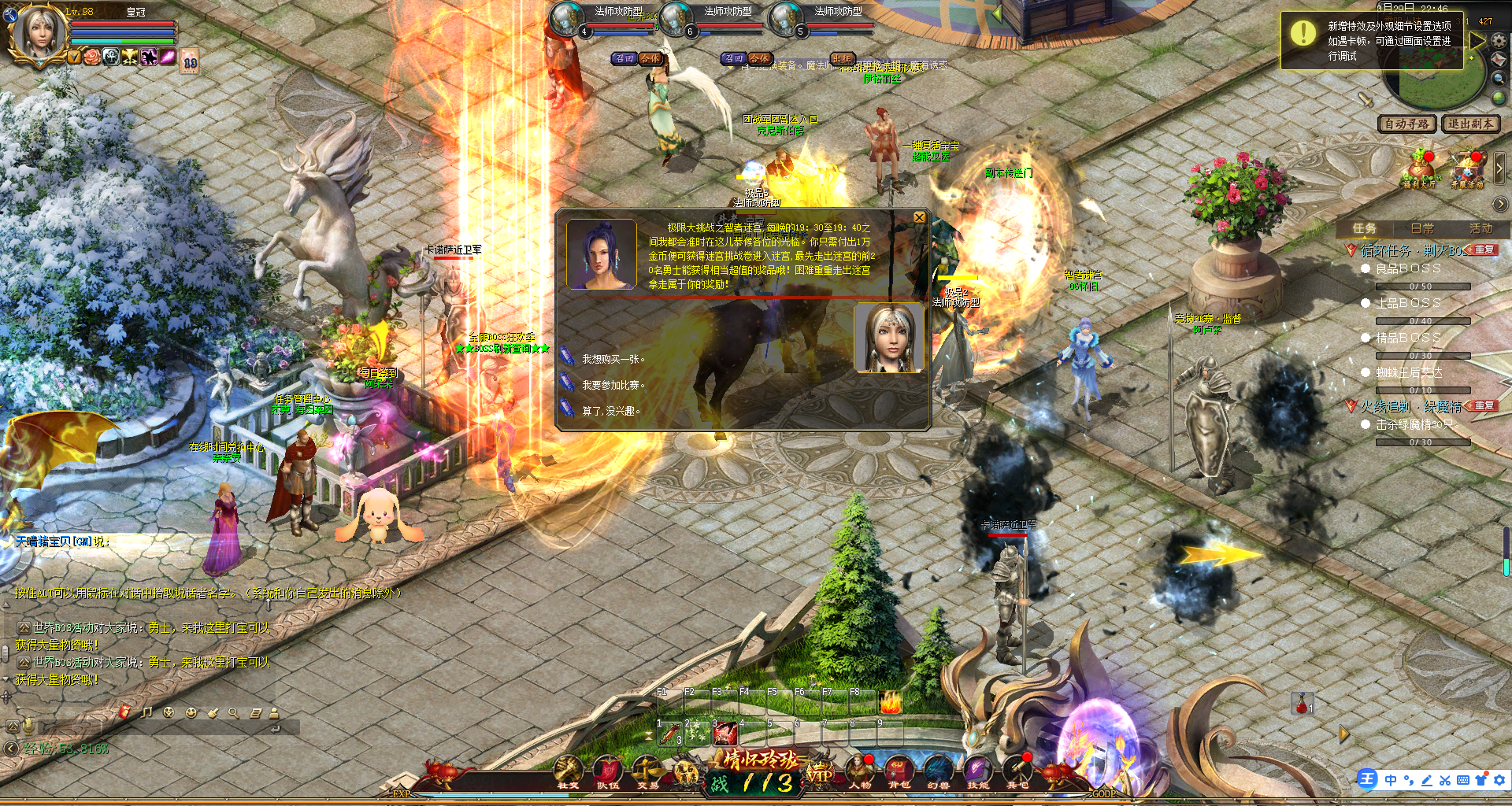Switch to the 日常 daily tab
Viewport: 1512px width, 806px height.
tap(1422, 228)
